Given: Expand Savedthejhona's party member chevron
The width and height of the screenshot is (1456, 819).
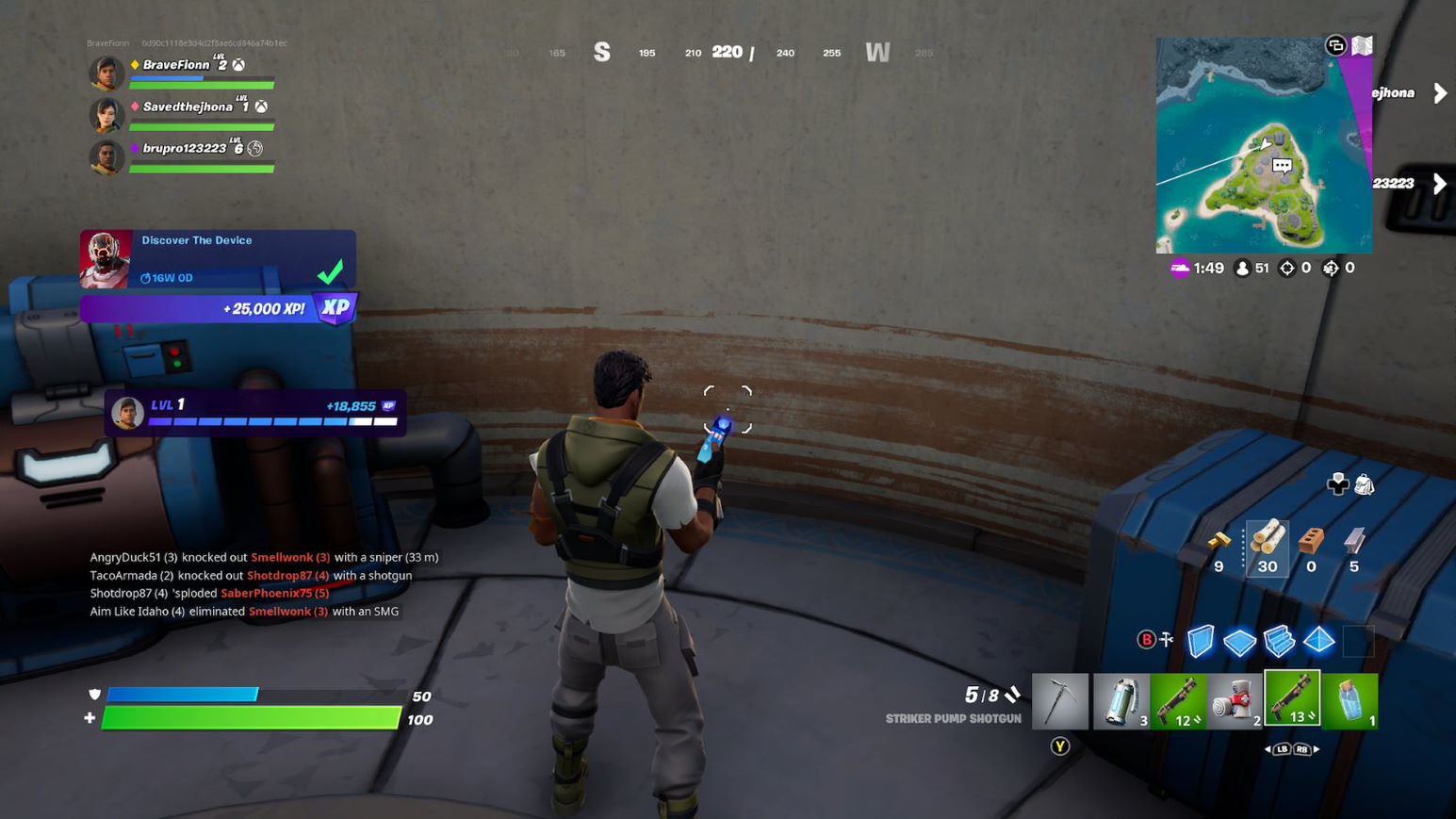Looking at the screenshot, I should (x=1440, y=92).
